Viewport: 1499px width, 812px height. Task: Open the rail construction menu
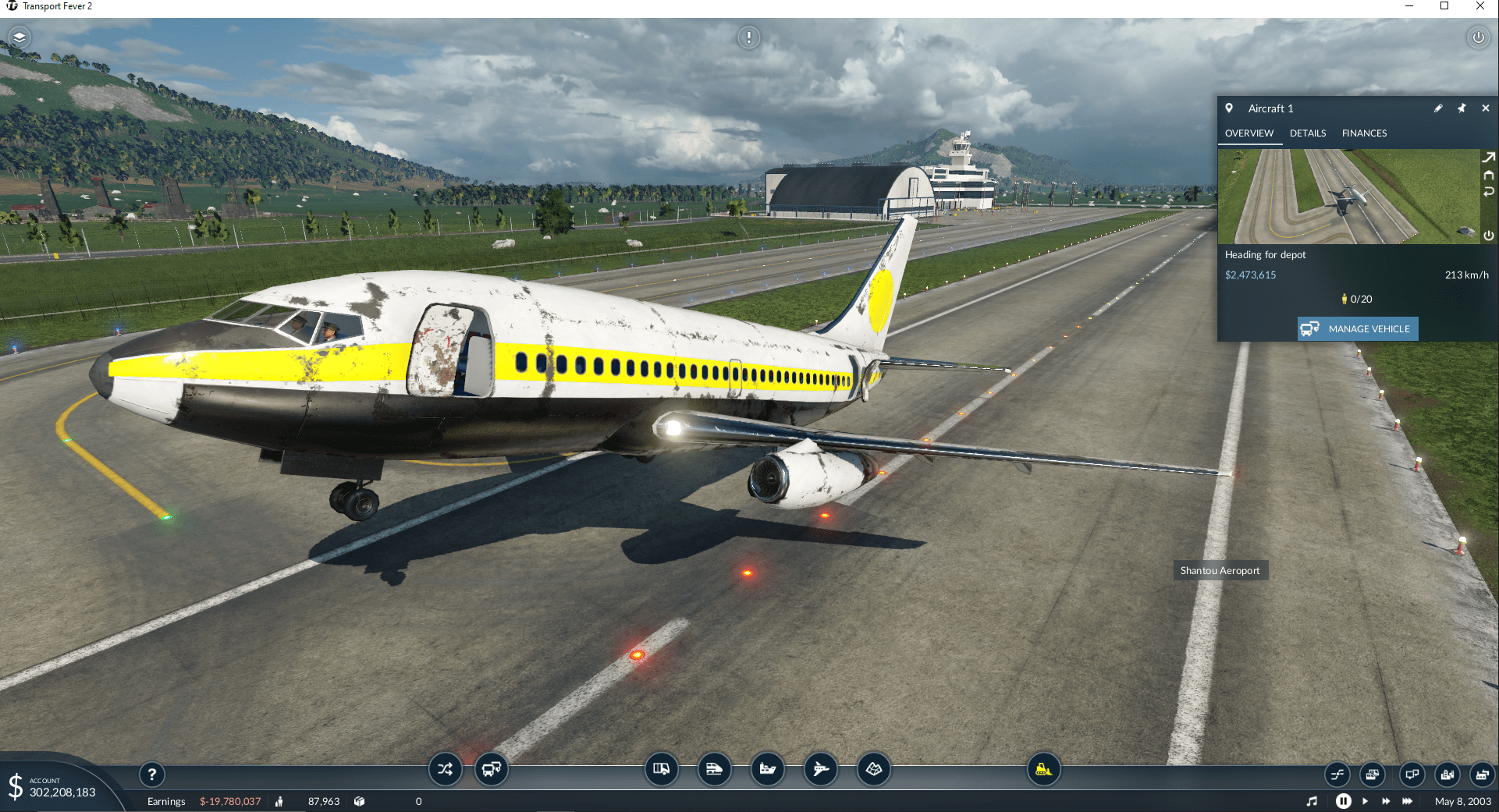(x=714, y=770)
